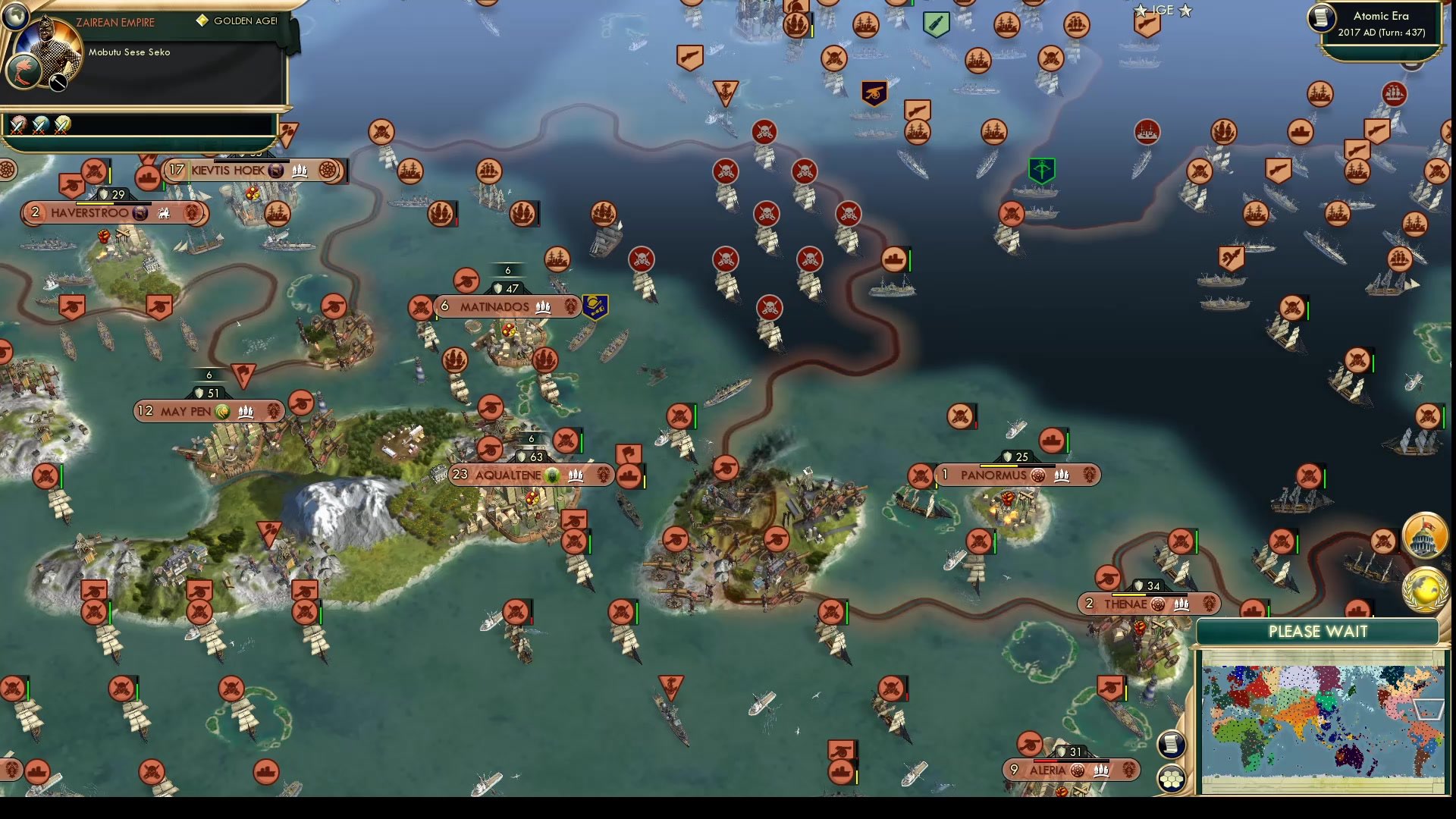Toggle the notification log scroll beside the minimap
This screenshot has width=1456, height=819.
point(1171,745)
